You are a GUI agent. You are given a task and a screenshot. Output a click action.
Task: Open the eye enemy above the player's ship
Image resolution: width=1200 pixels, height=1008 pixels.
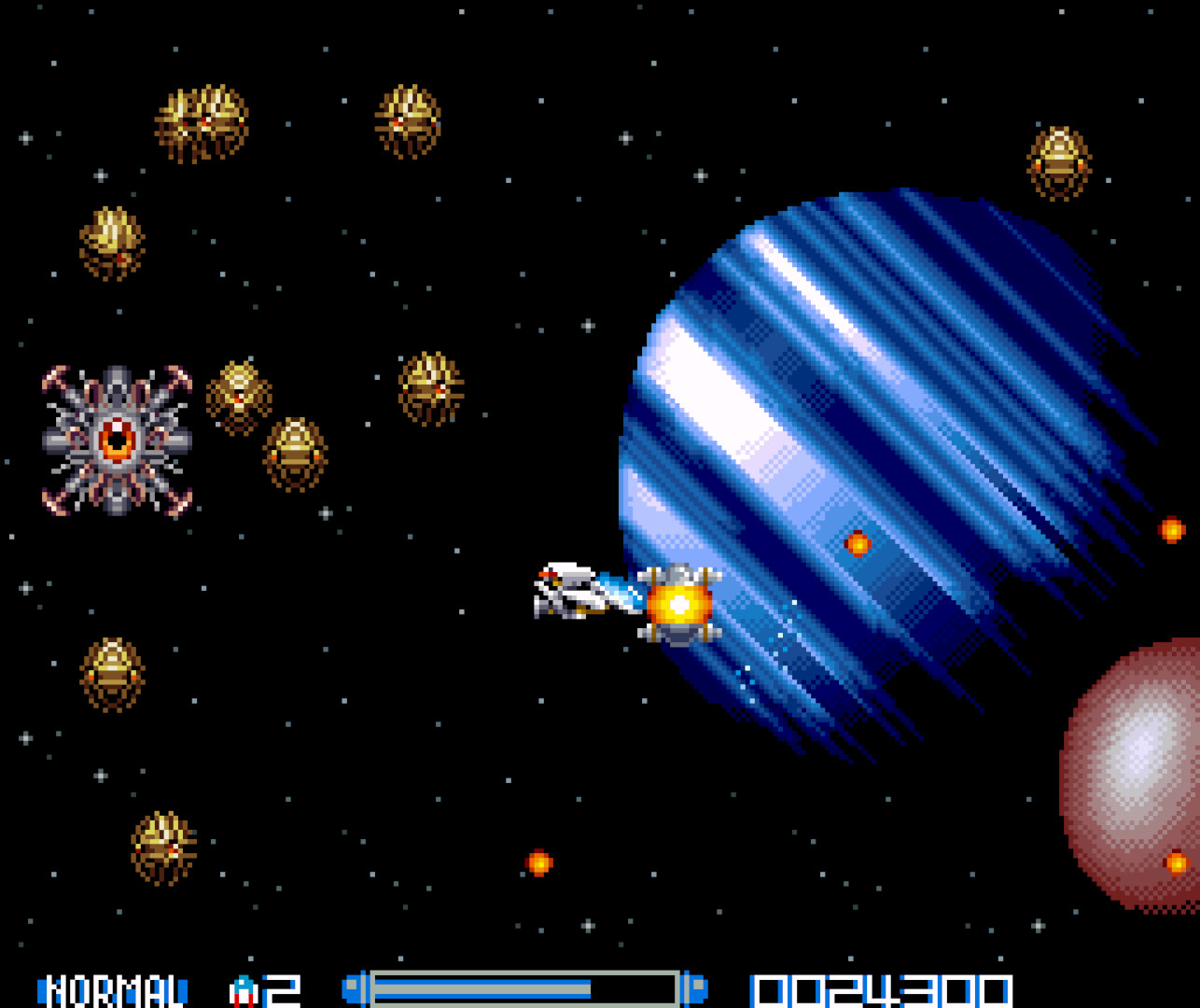(x=429, y=383)
